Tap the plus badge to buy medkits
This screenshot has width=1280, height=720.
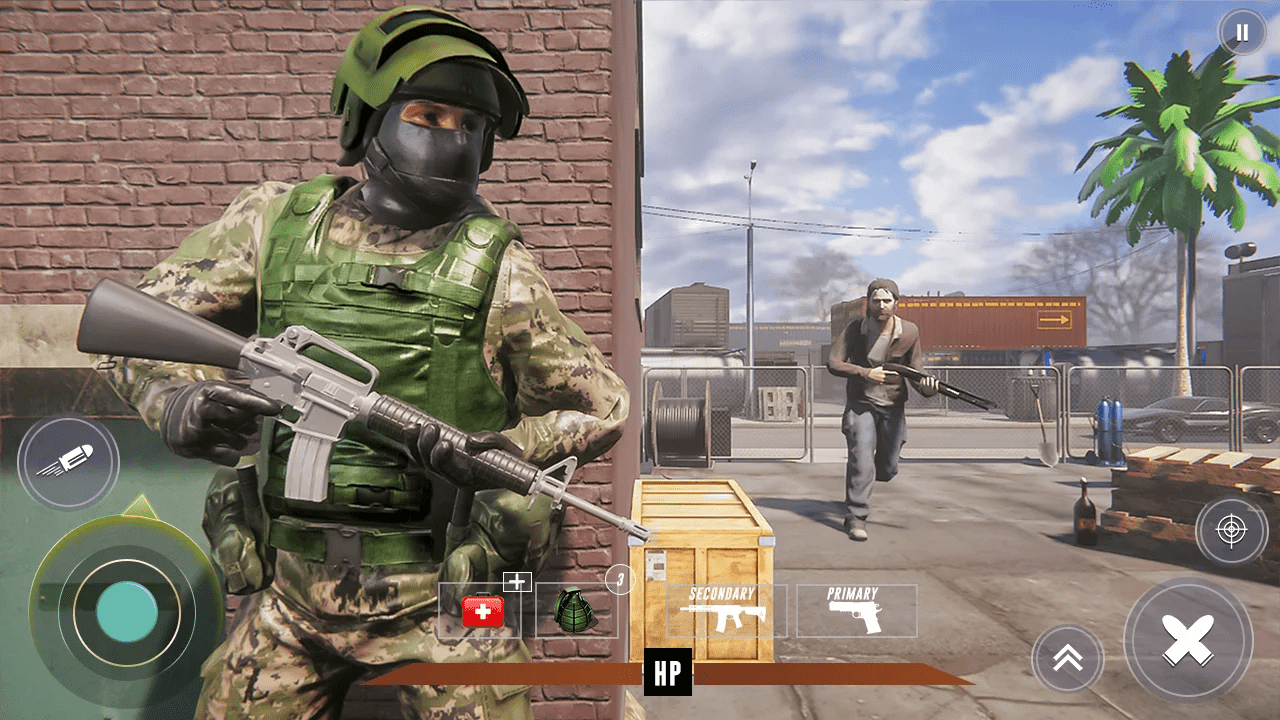coord(516,581)
